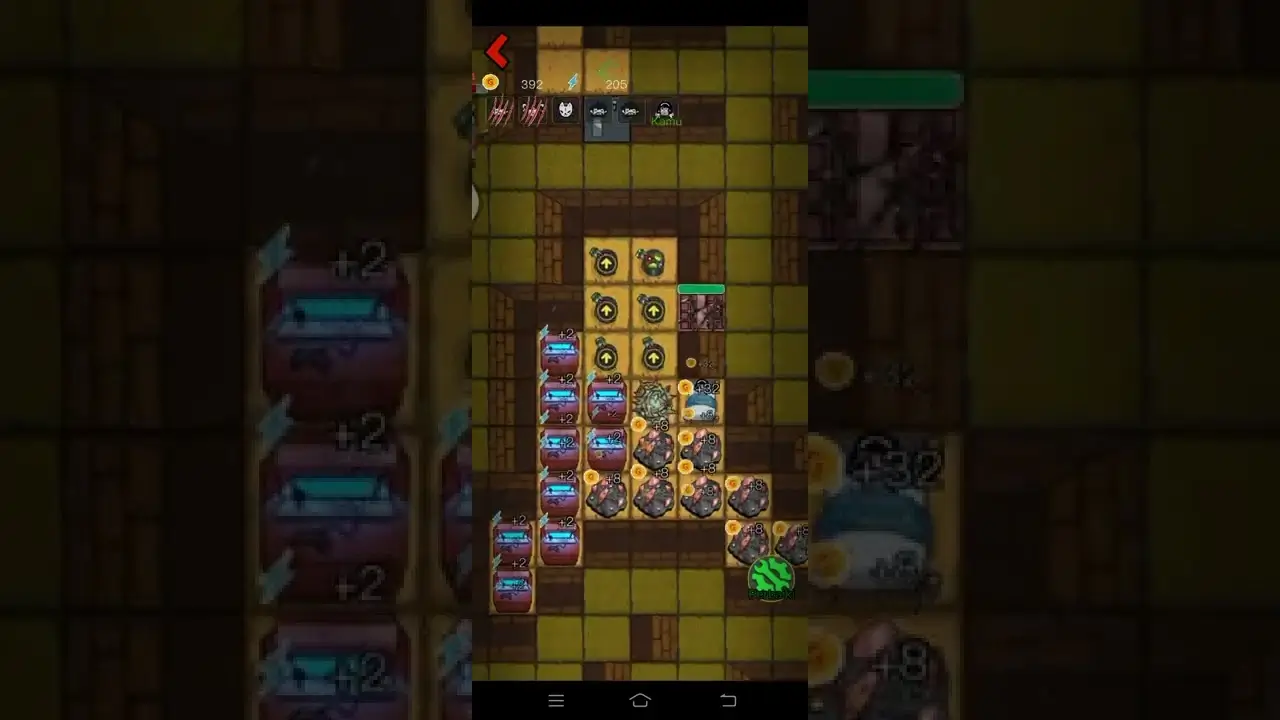Image resolution: width=1280 pixels, height=720 pixels.
Task: Tap the green zombie head tile
Action: [654, 260]
